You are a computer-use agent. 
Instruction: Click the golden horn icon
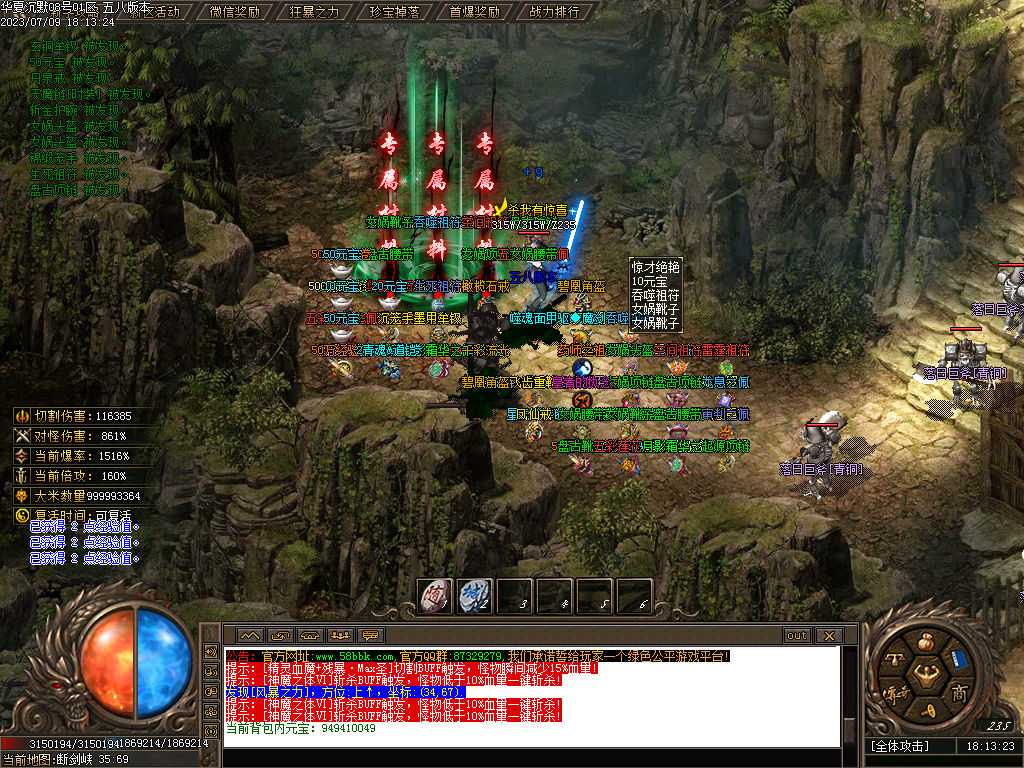point(927,709)
